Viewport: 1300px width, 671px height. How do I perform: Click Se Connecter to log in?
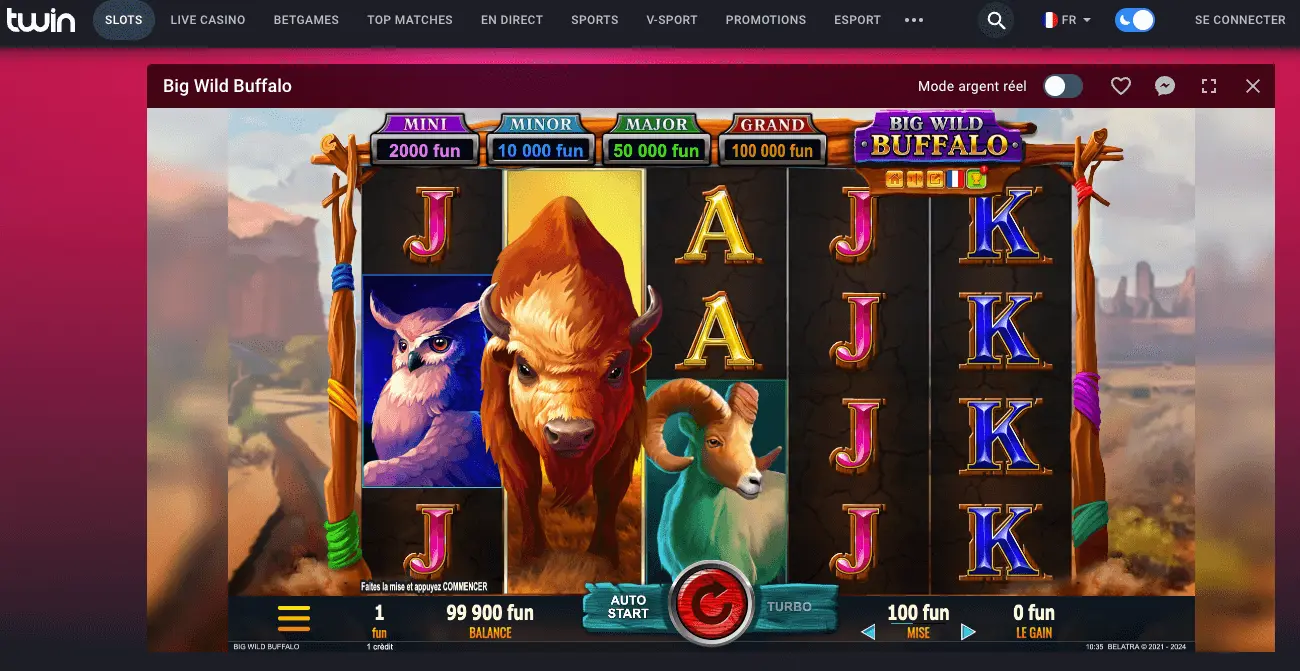point(1240,20)
